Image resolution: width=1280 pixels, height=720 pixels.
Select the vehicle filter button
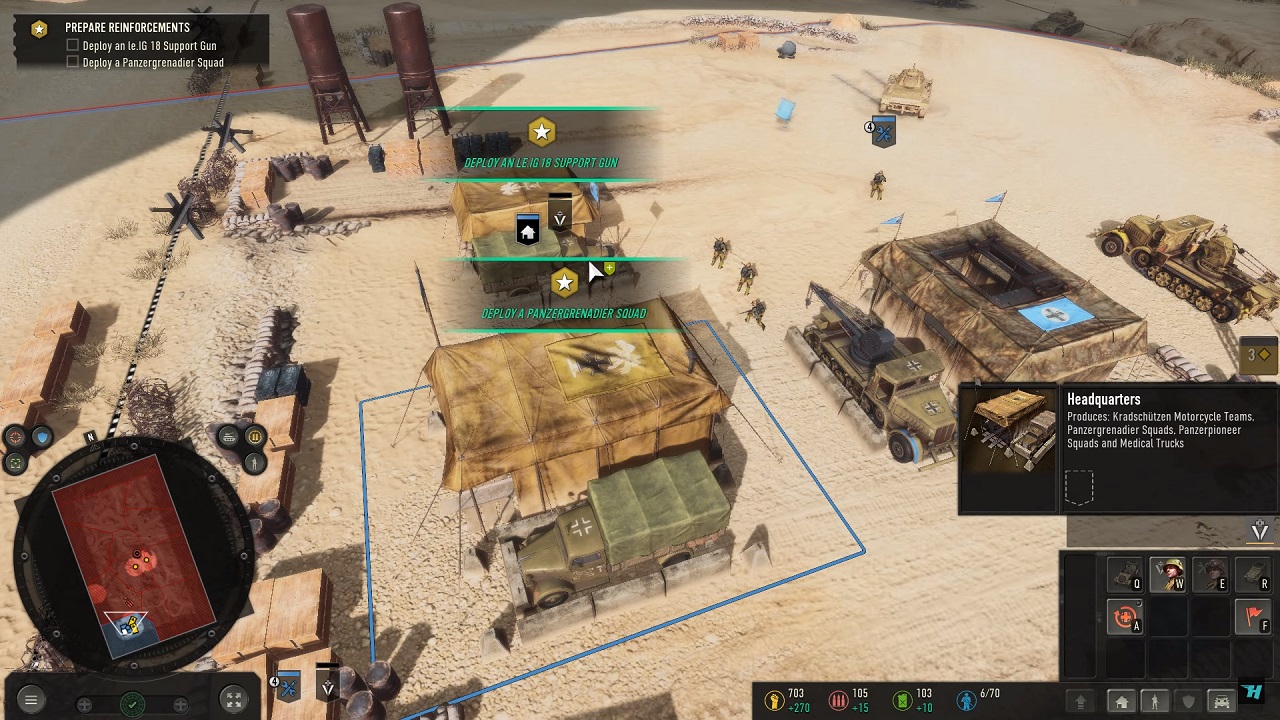point(1220,702)
